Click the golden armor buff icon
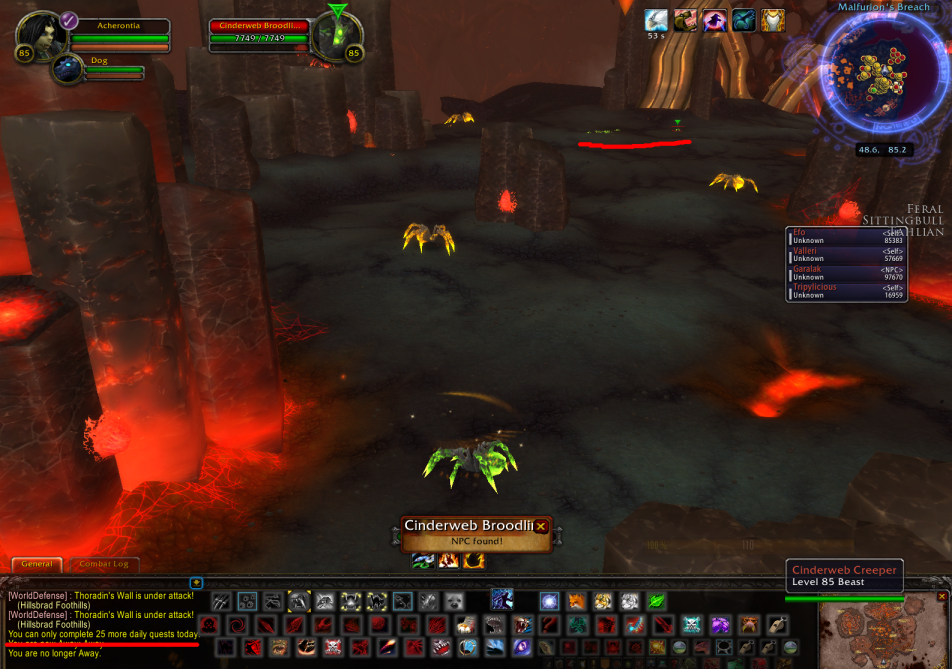 pyautogui.click(x=772, y=20)
